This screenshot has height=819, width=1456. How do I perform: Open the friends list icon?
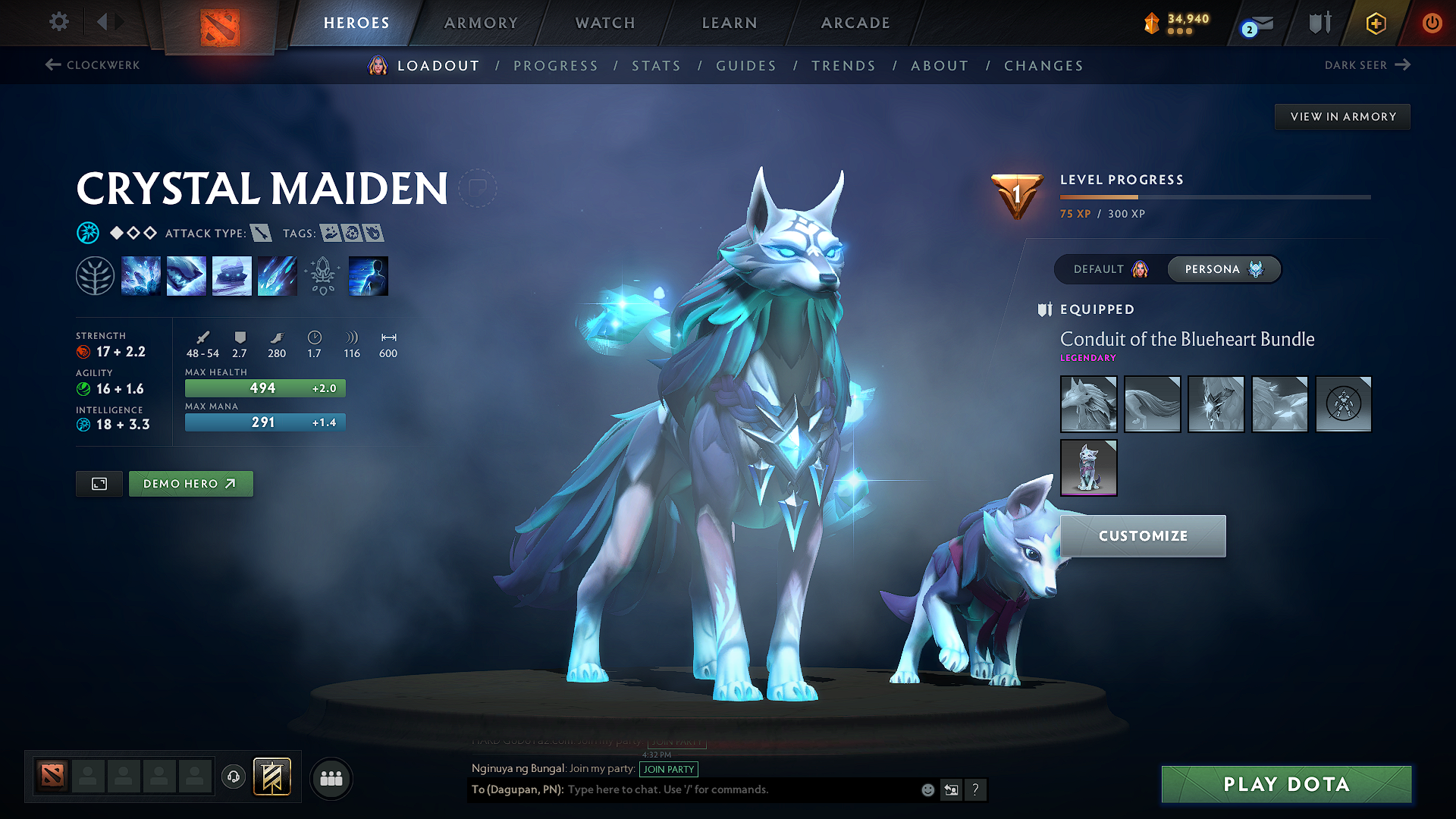[x=331, y=778]
